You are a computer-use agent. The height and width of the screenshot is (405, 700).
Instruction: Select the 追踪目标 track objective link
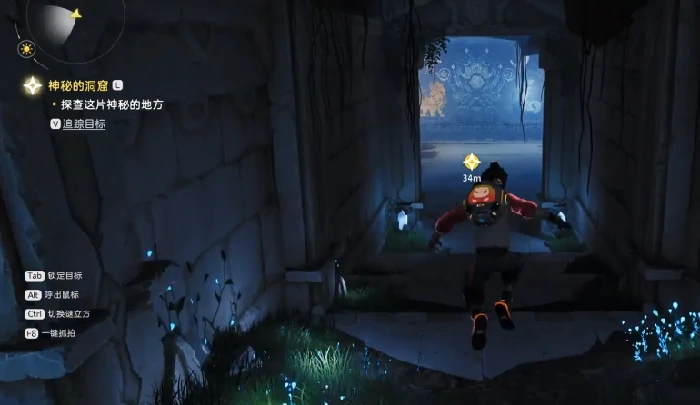84,124
